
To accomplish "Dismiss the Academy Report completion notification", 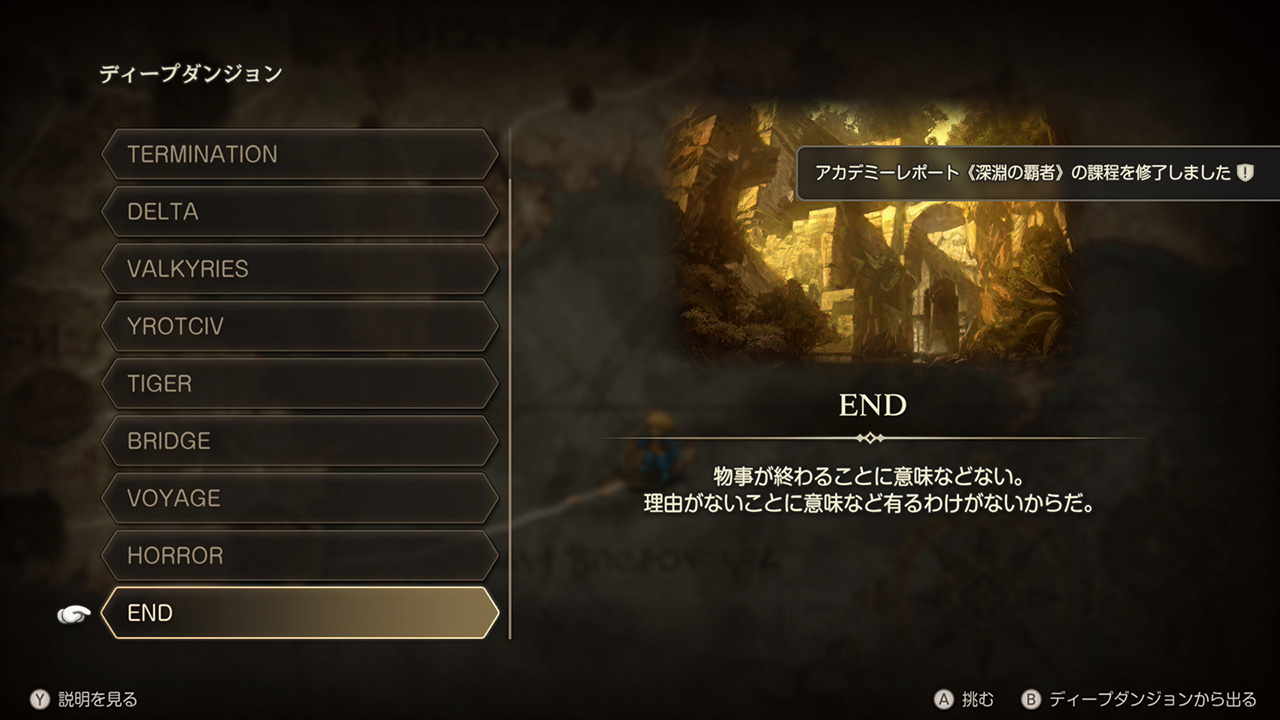I will click(x=1037, y=173).
